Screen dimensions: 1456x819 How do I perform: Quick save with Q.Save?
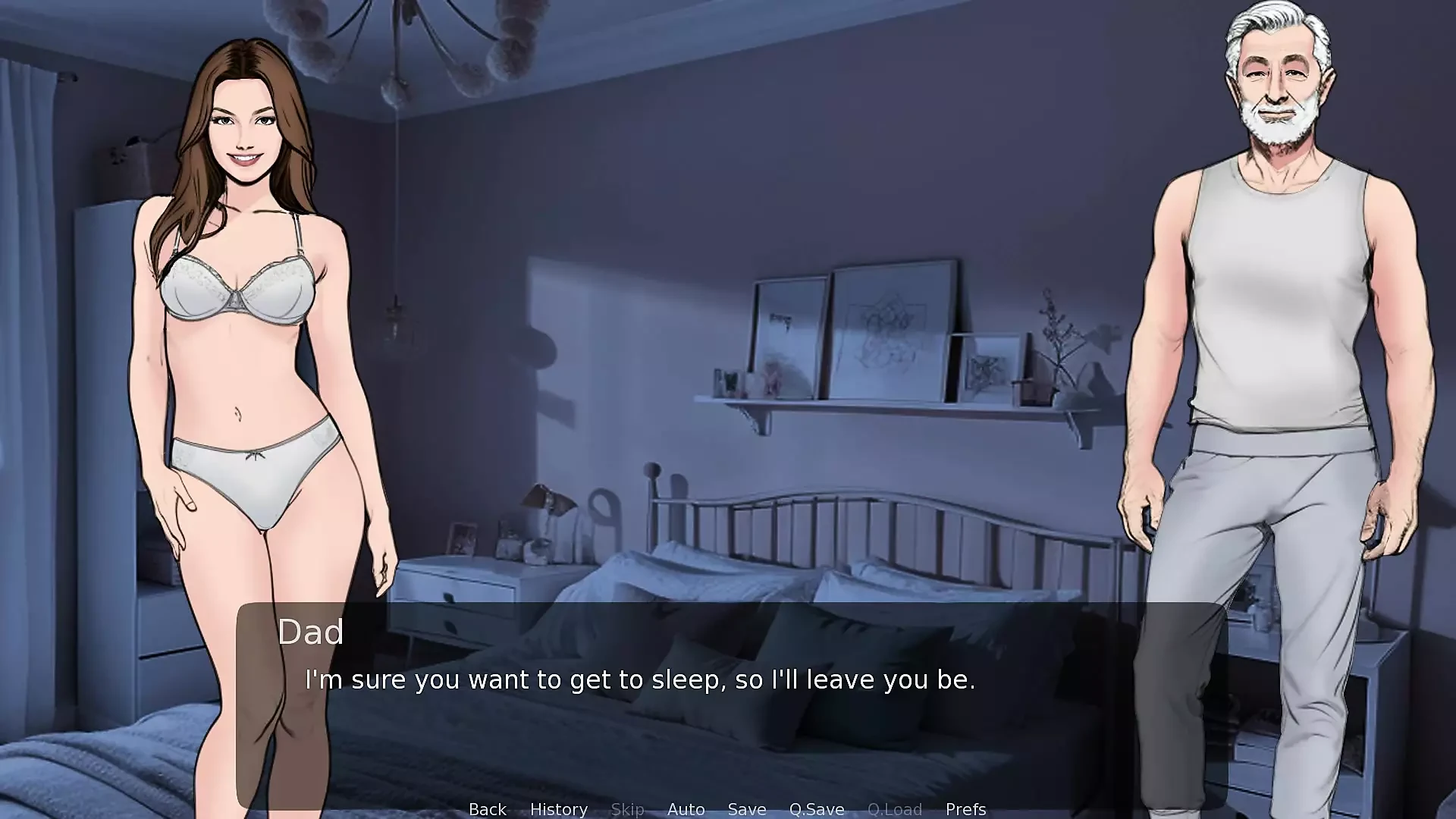[816, 809]
